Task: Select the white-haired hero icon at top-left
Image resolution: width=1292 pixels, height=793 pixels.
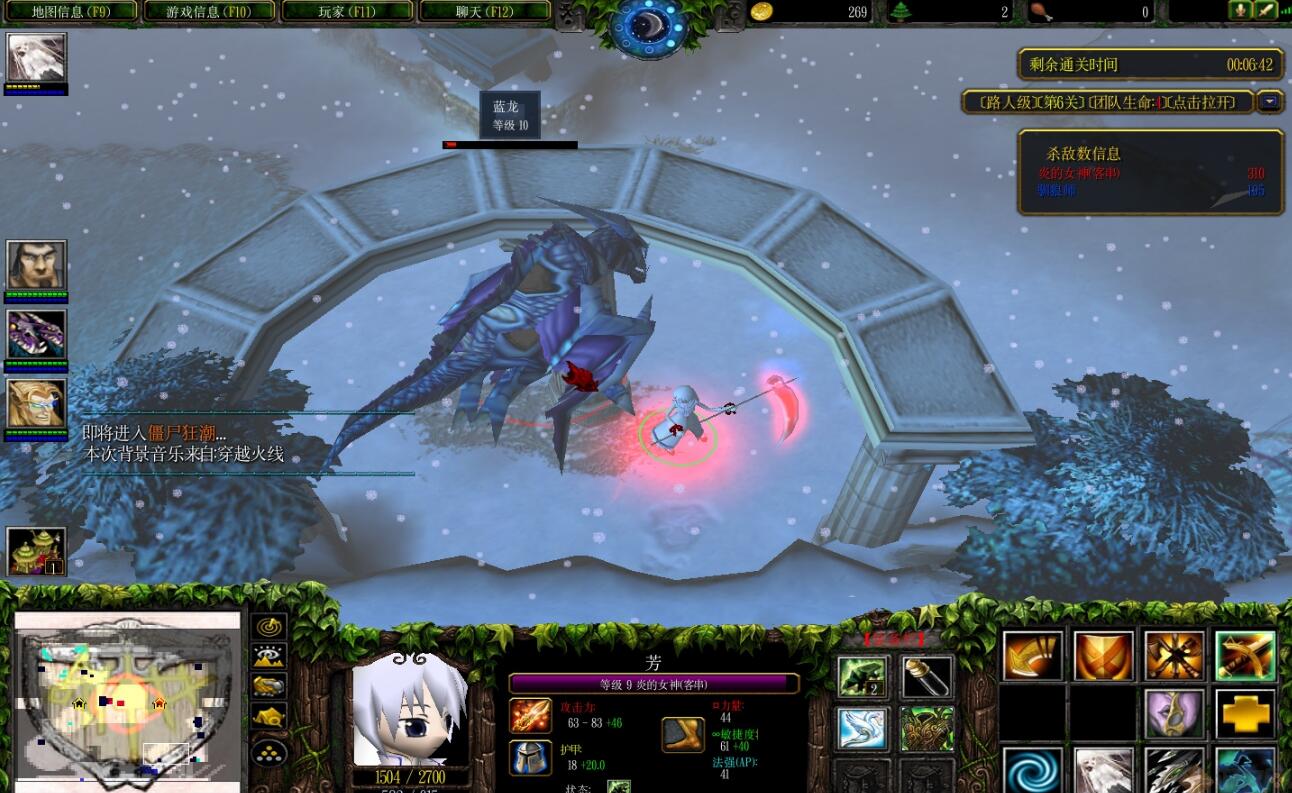Action: [37, 58]
